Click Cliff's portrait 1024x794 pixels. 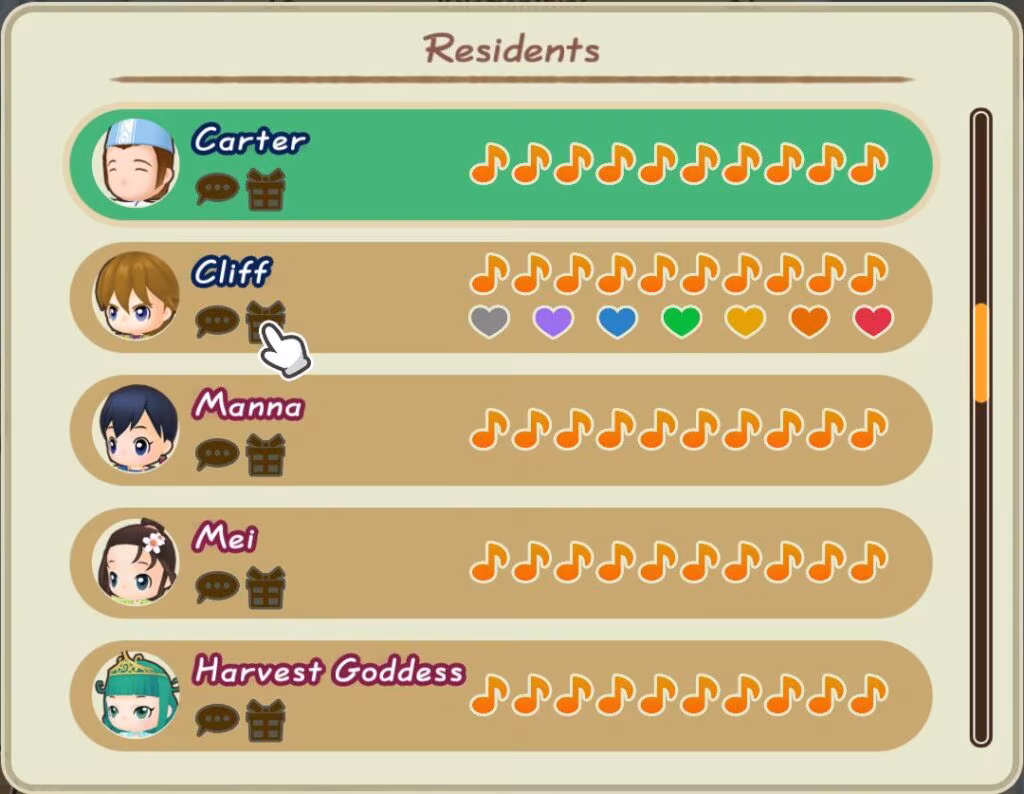137,296
